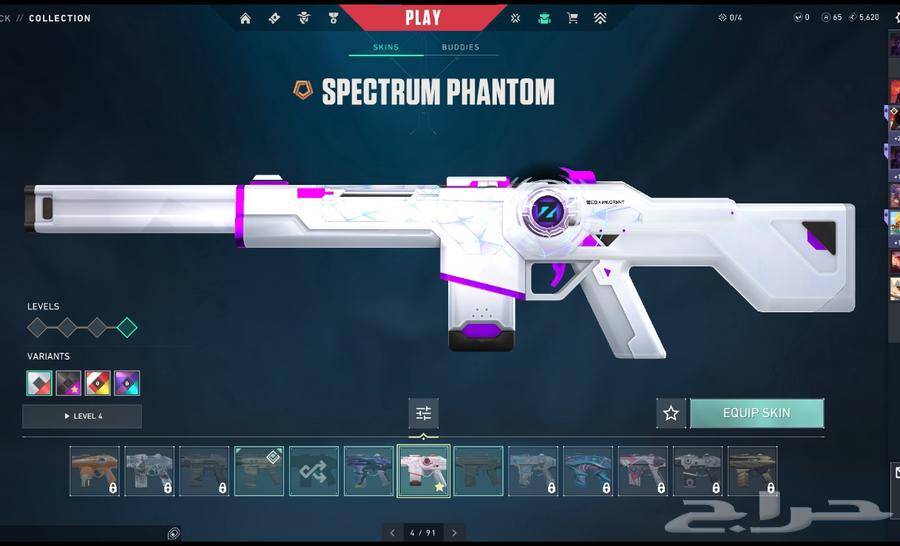Open the Skins tab
This screenshot has width=900, height=546.
point(385,47)
